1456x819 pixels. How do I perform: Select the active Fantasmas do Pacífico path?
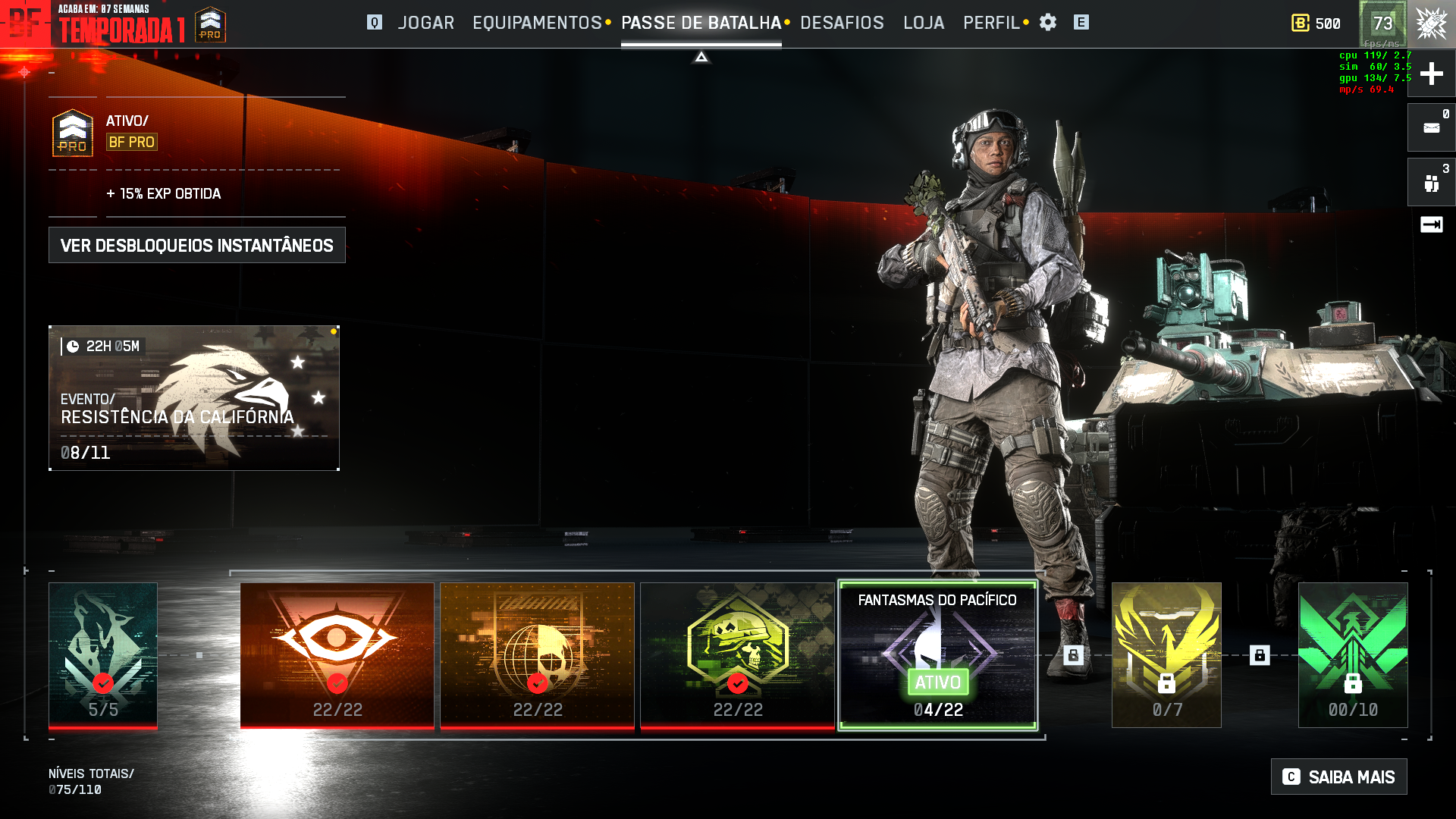click(x=937, y=655)
